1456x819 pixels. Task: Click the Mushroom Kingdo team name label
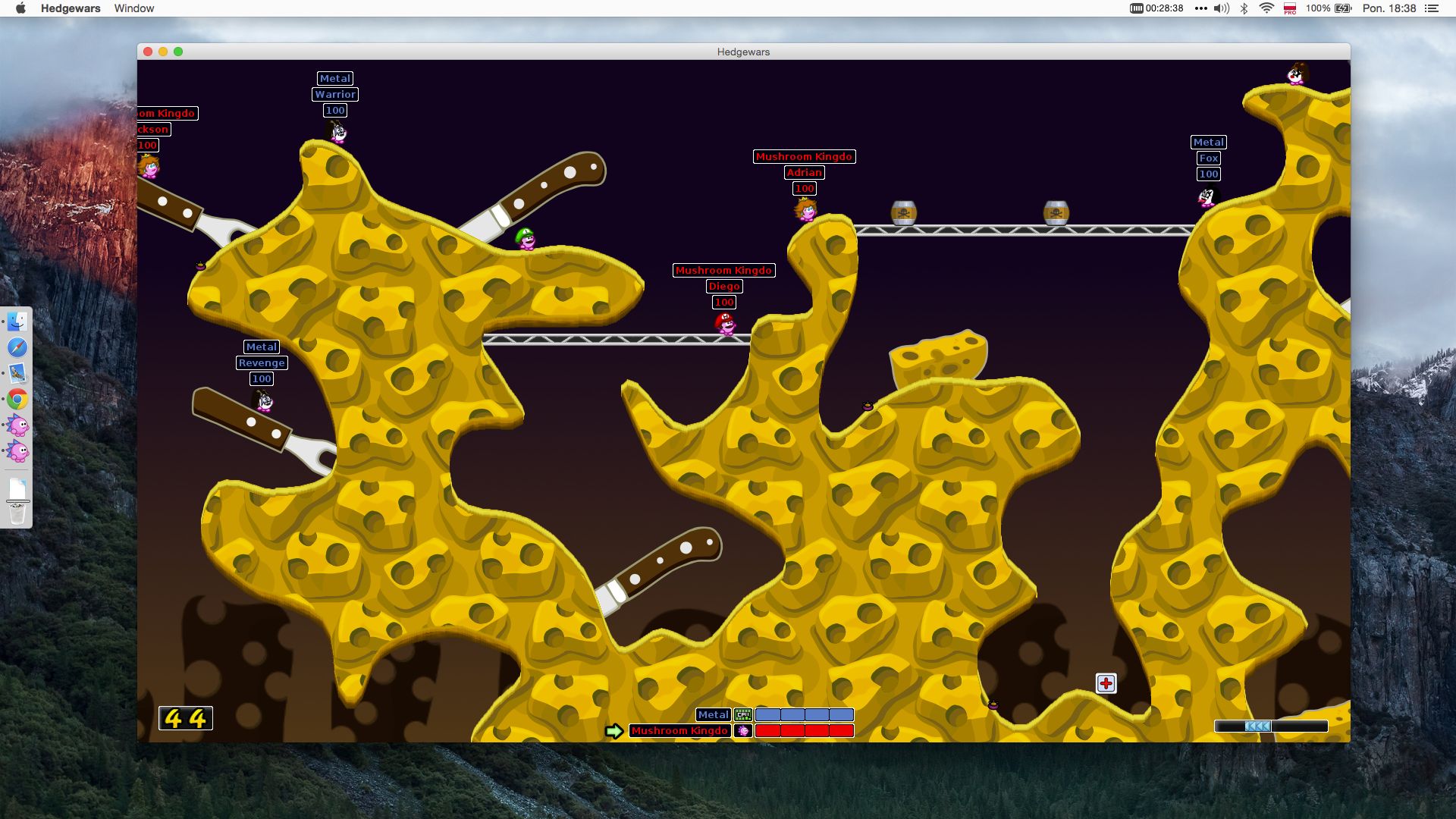click(679, 730)
